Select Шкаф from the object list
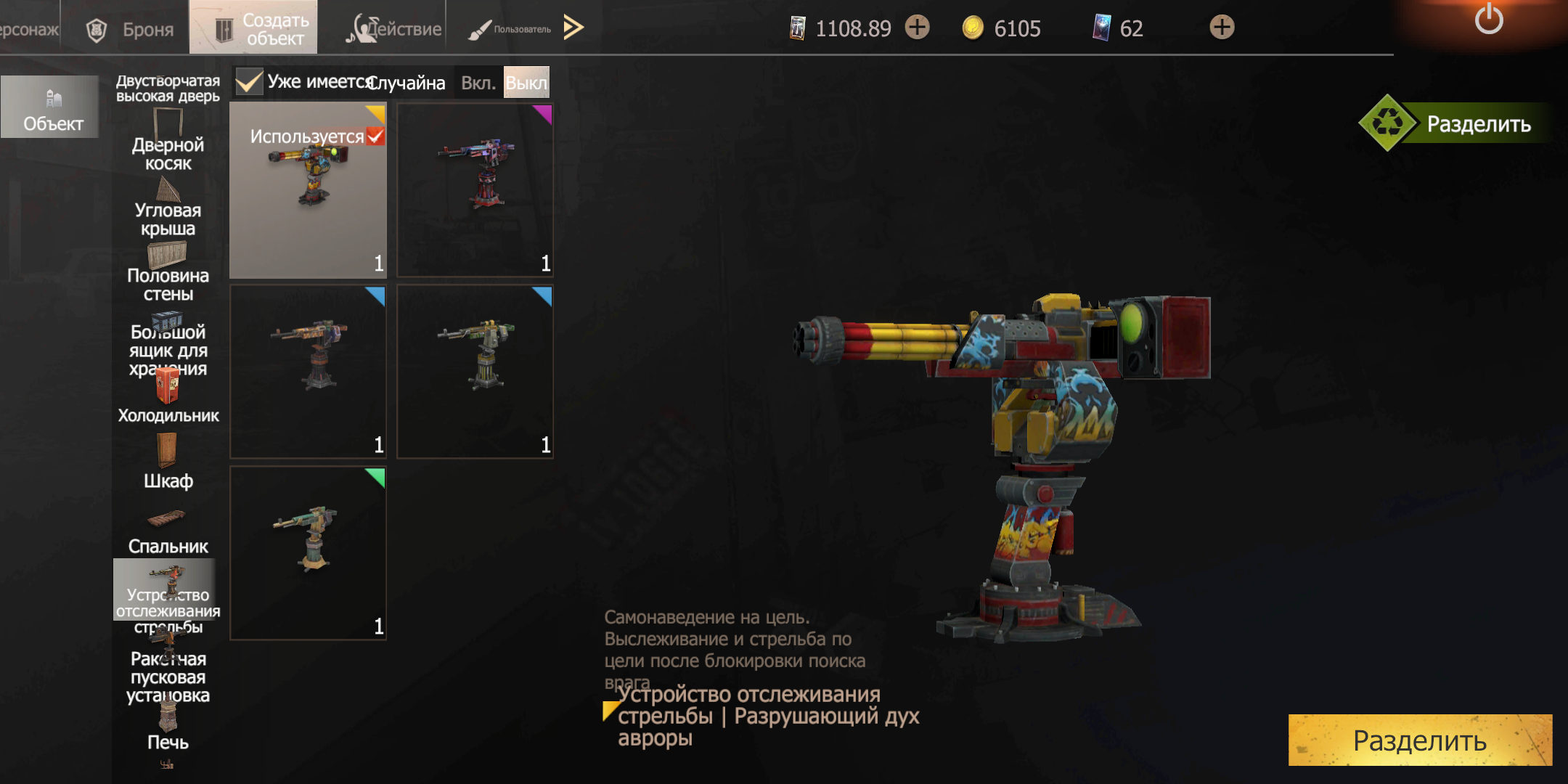The width and height of the screenshot is (1568, 784). click(168, 465)
